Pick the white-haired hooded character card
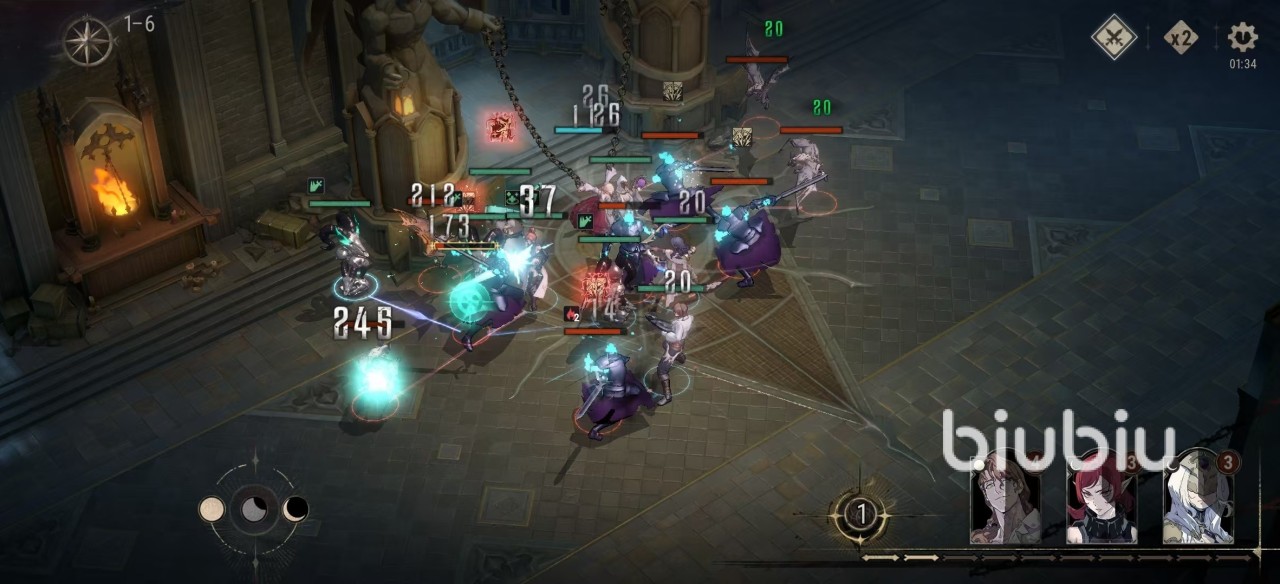 coord(1197,497)
